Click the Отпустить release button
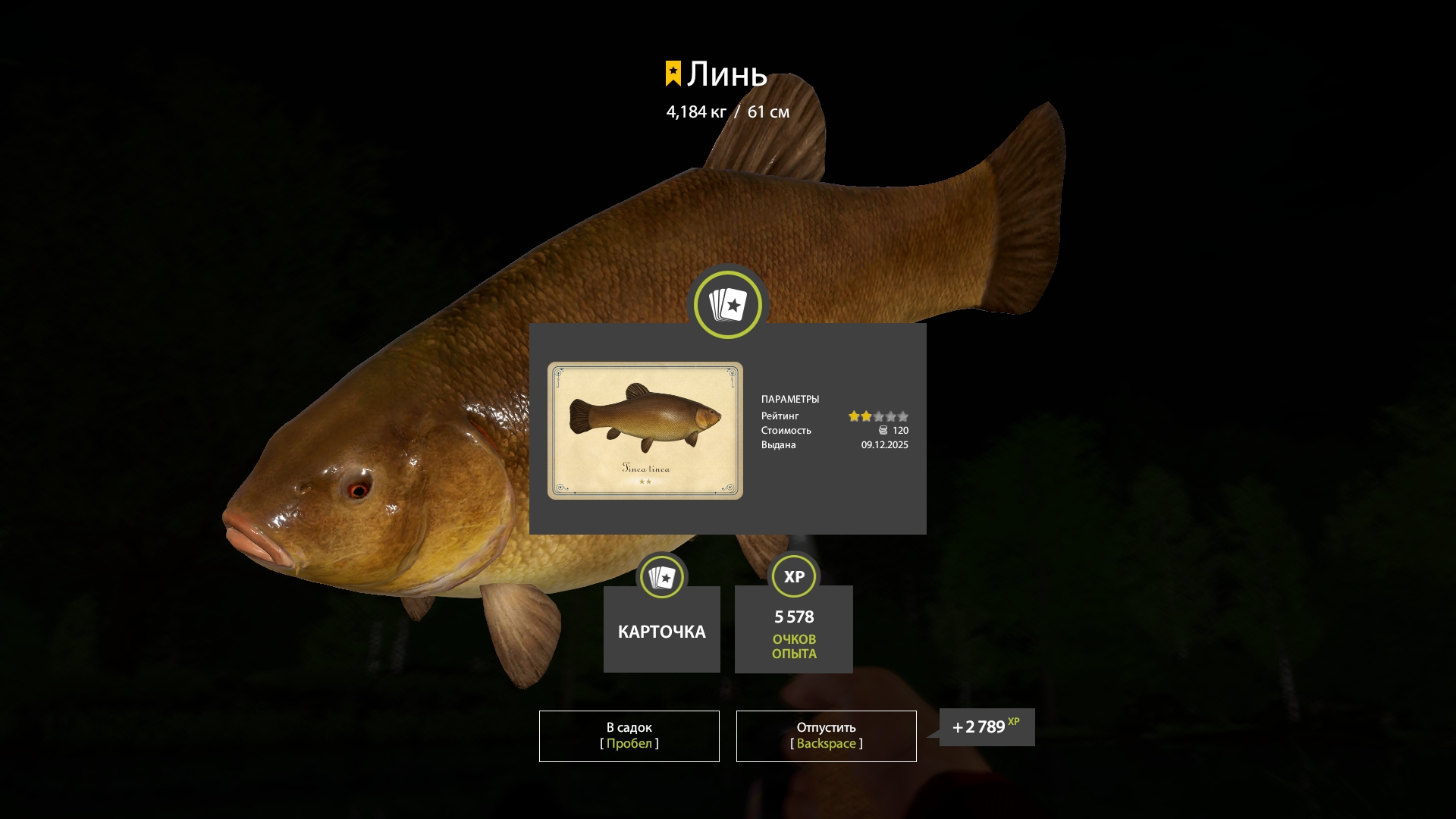The width and height of the screenshot is (1456, 819). [826, 735]
